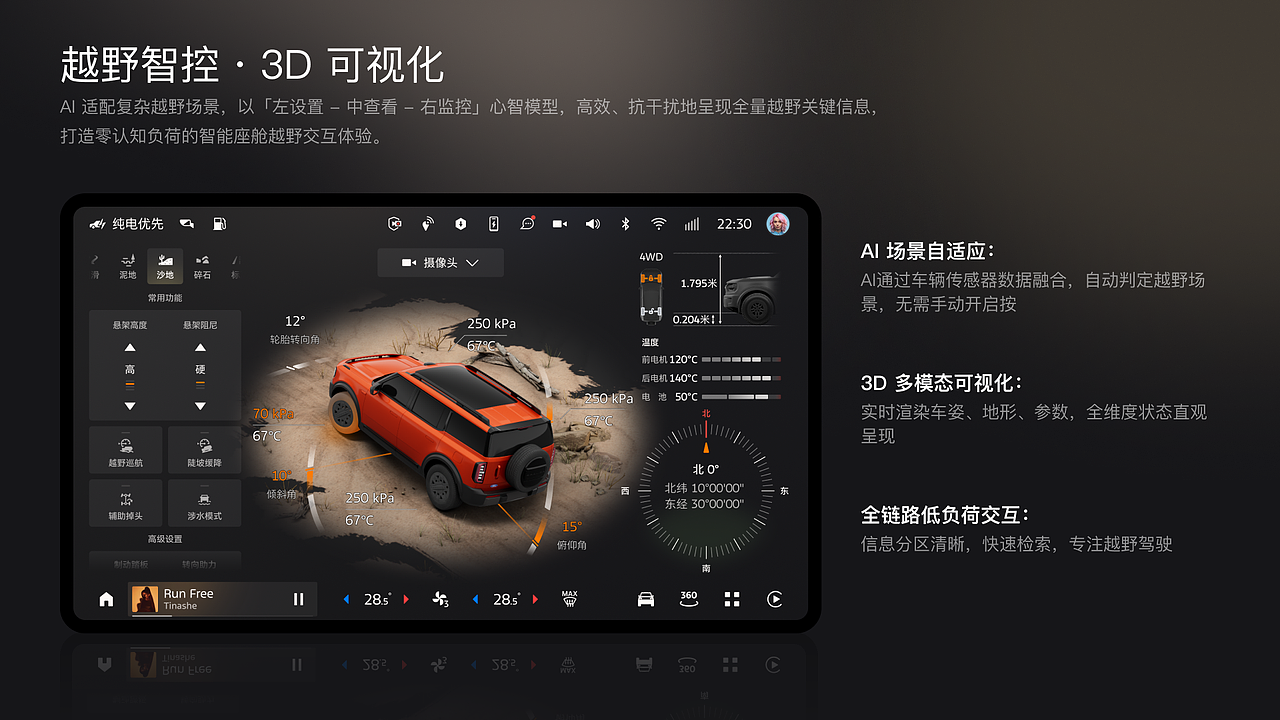Turn on 涉水模式 wading mode
1280x720 pixels.
click(203, 503)
